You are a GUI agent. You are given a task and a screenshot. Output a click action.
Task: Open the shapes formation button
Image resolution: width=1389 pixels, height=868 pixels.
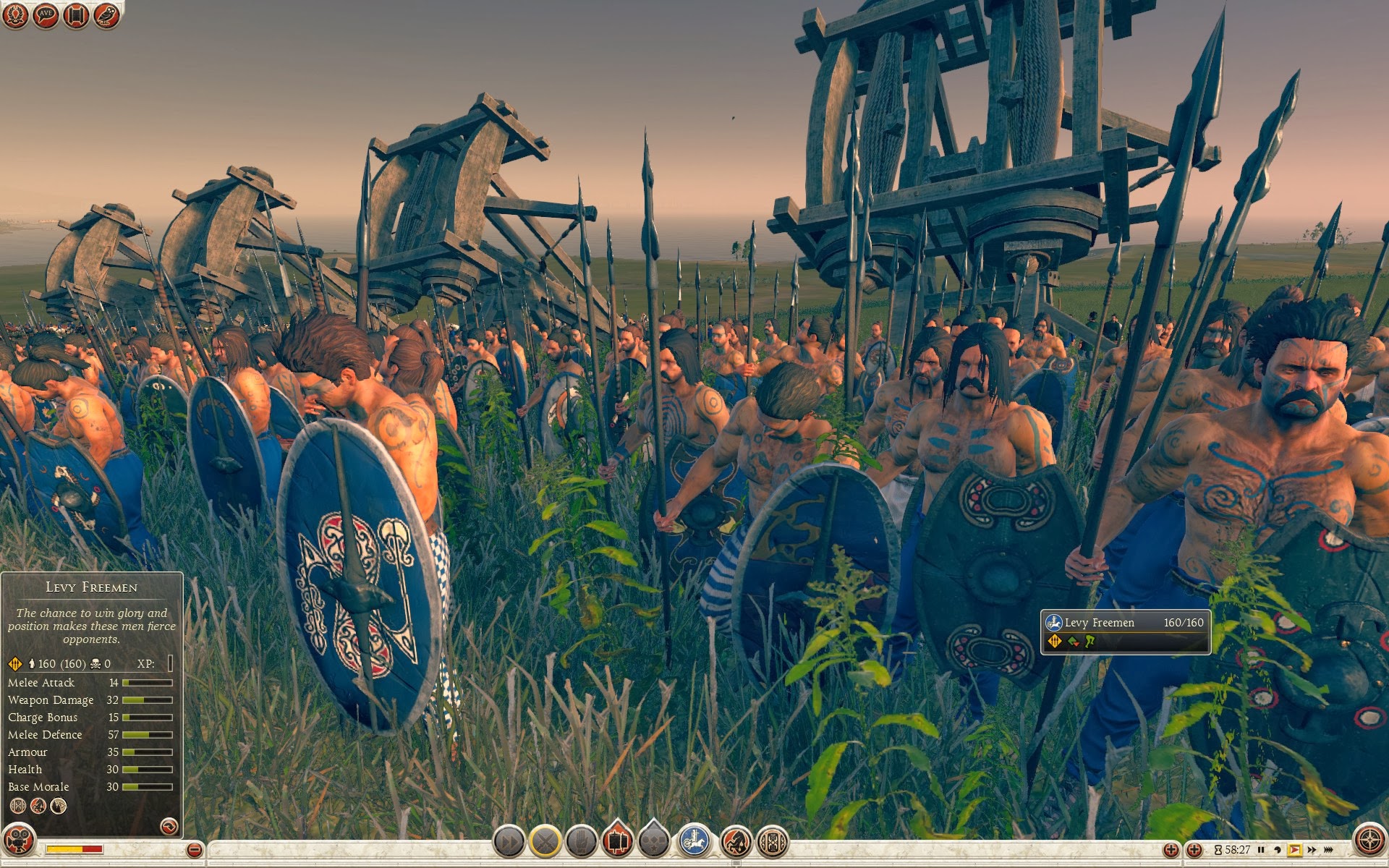click(654, 841)
